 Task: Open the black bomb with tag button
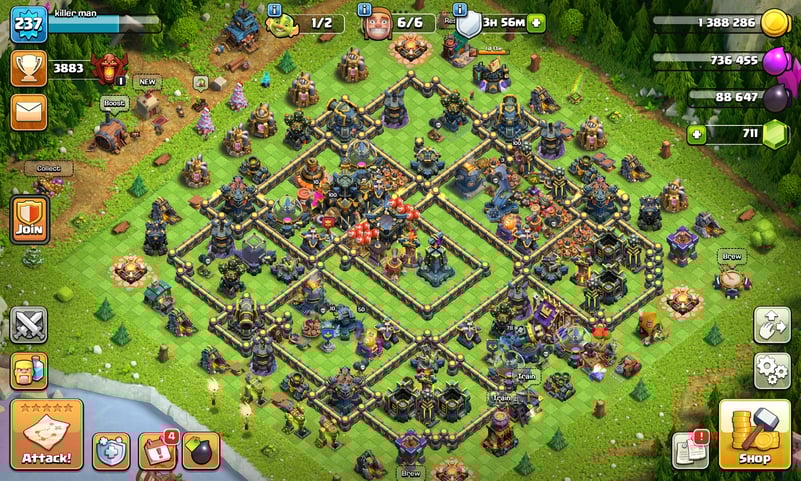[200, 451]
